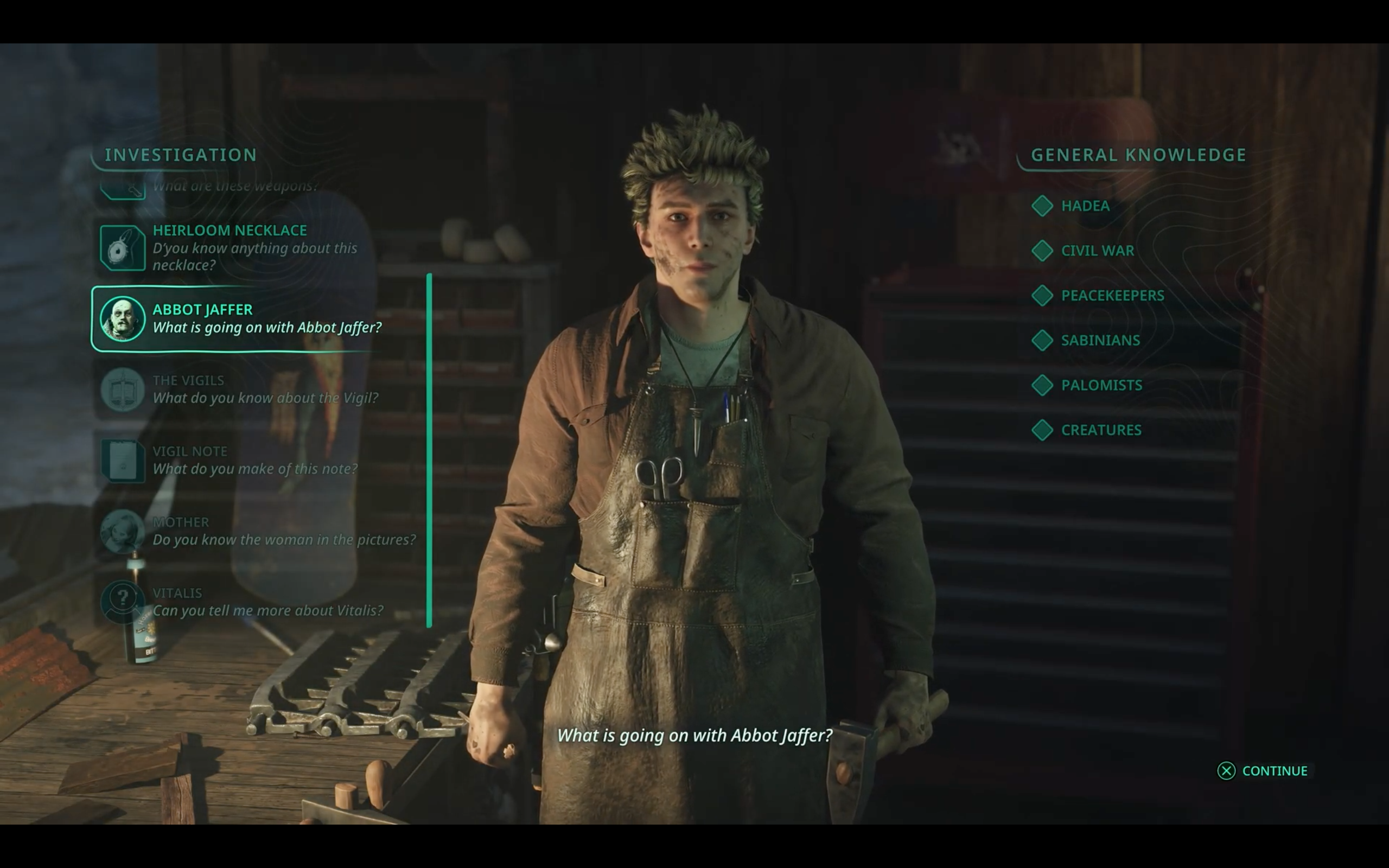The height and width of the screenshot is (868, 1389).
Task: Choose the Peacekeepers knowledge topic
Action: coord(1111,296)
